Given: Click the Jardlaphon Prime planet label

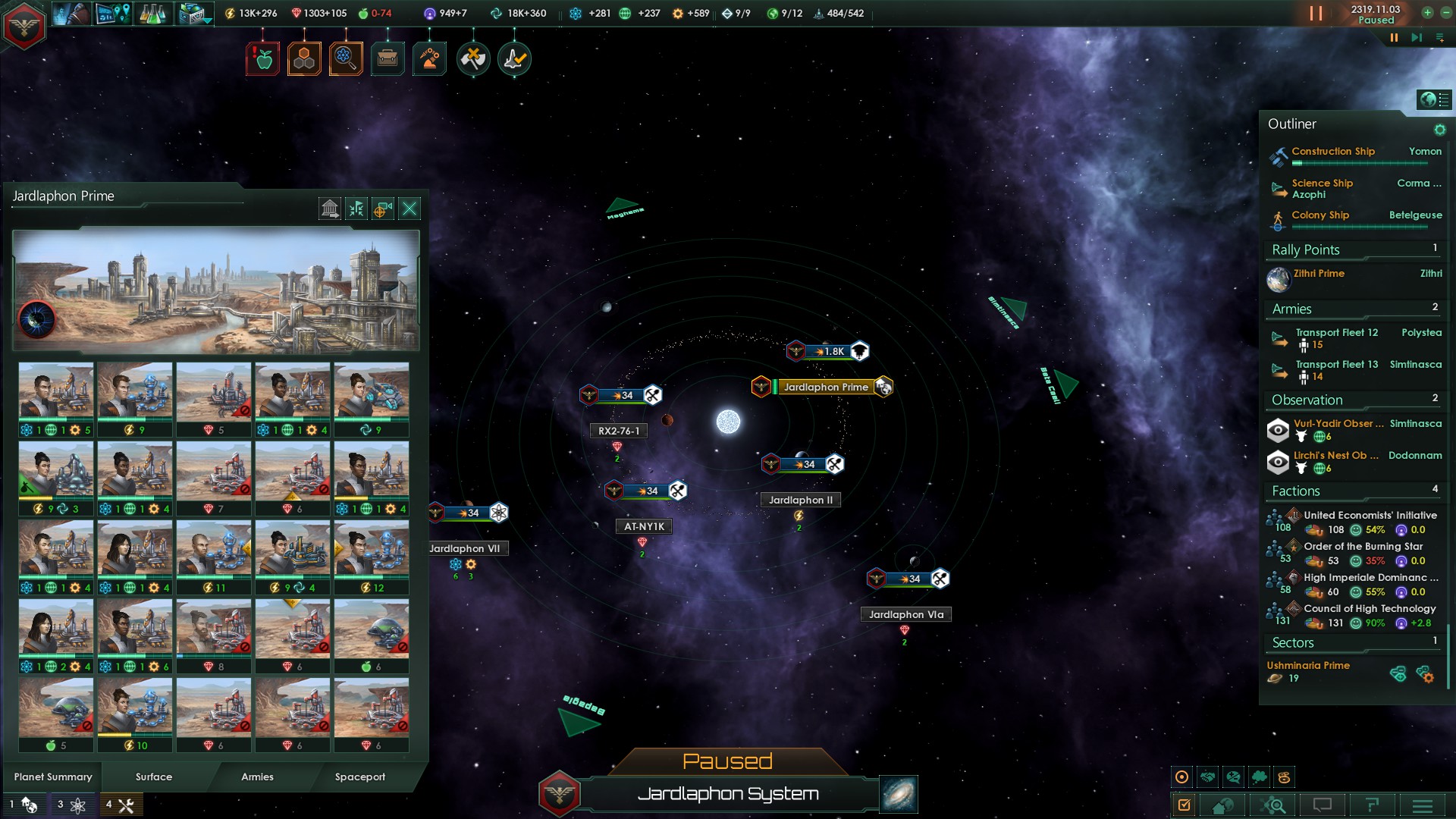Looking at the screenshot, I should (825, 388).
